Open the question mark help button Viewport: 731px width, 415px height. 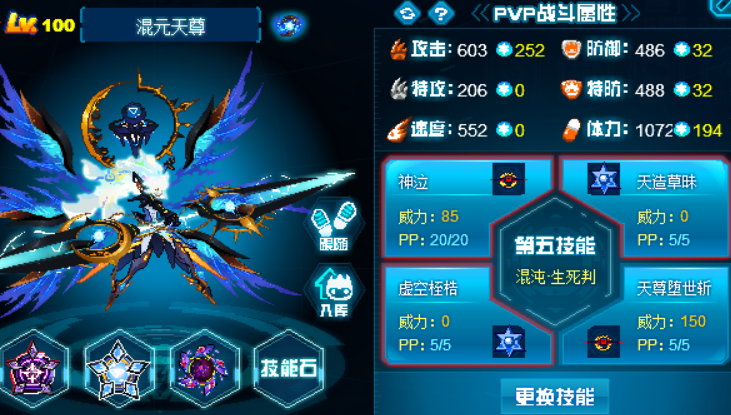[436, 13]
